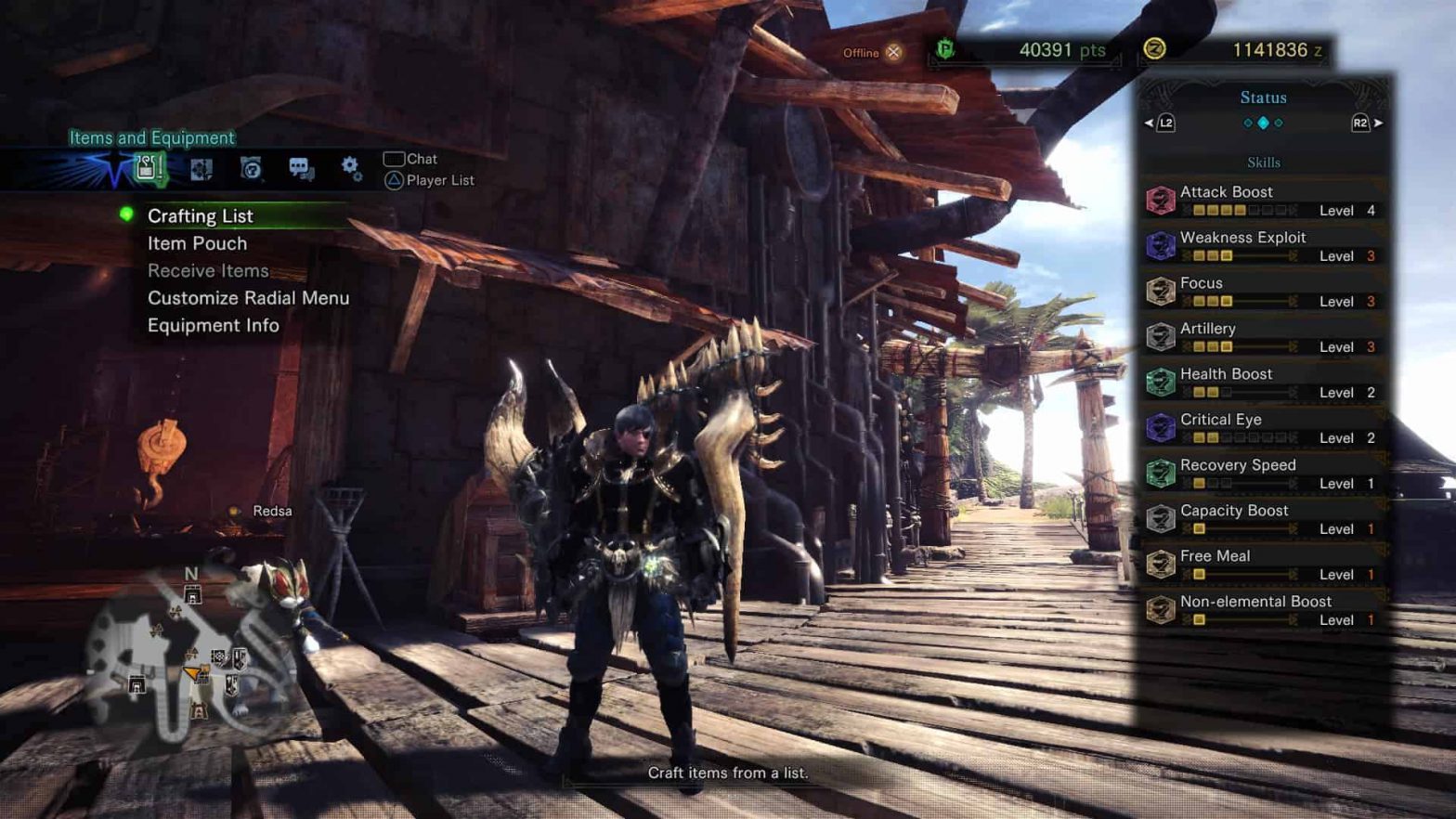This screenshot has height=819, width=1456.
Task: Click L2 to switch status page left
Action: click(1167, 121)
